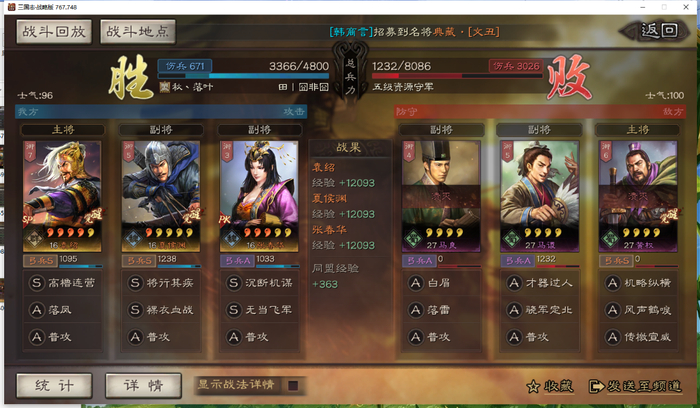The height and width of the screenshot is (408, 700).
Task: Open the 战斗回放 battle replay
Action: point(52,31)
